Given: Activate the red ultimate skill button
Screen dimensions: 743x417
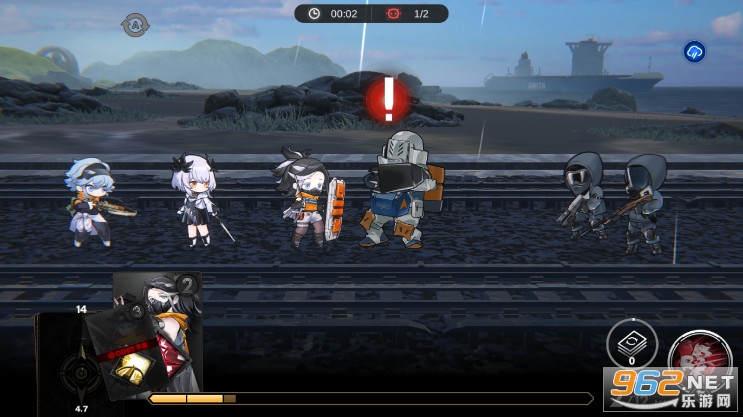Looking at the screenshot, I should 698,360.
